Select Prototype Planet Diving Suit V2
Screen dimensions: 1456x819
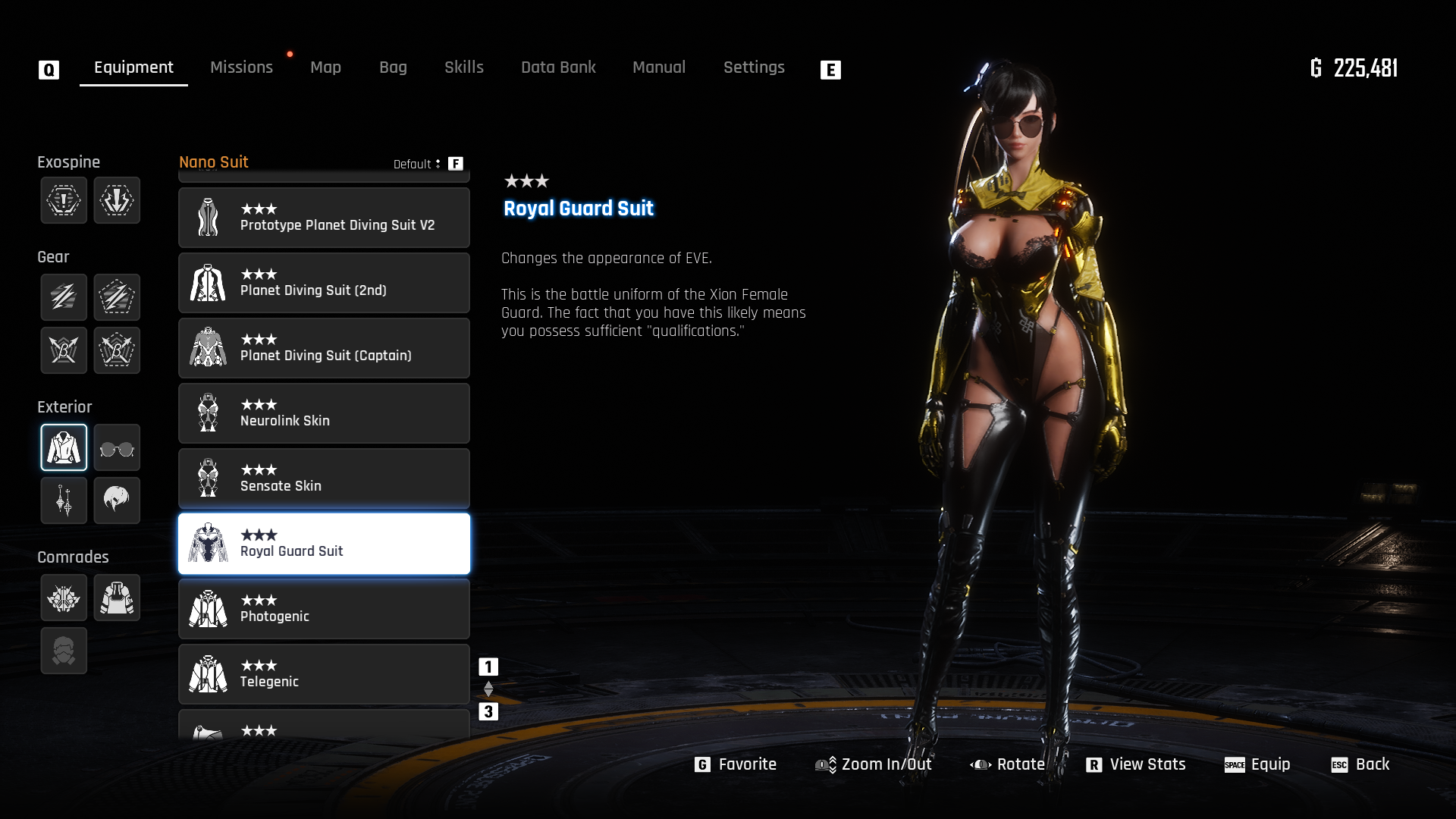click(324, 218)
